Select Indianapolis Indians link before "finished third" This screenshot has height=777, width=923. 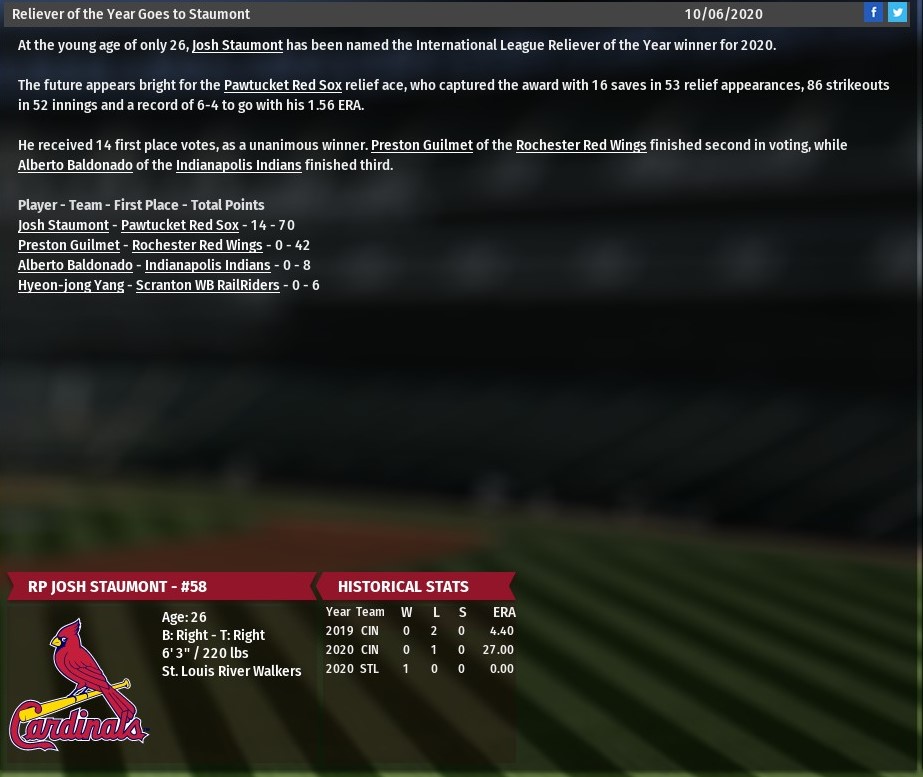click(x=238, y=165)
